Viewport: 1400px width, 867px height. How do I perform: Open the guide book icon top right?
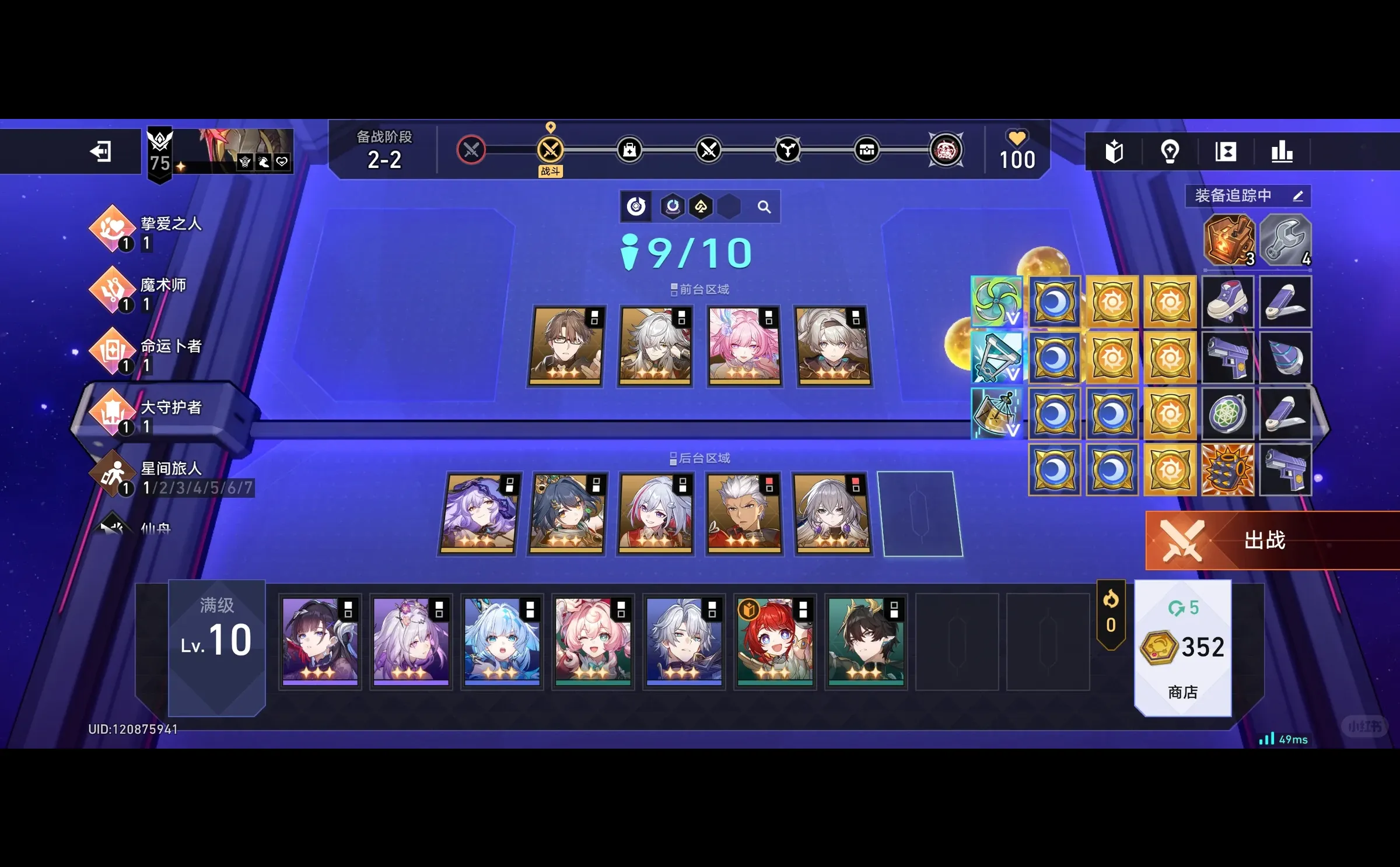click(1115, 151)
